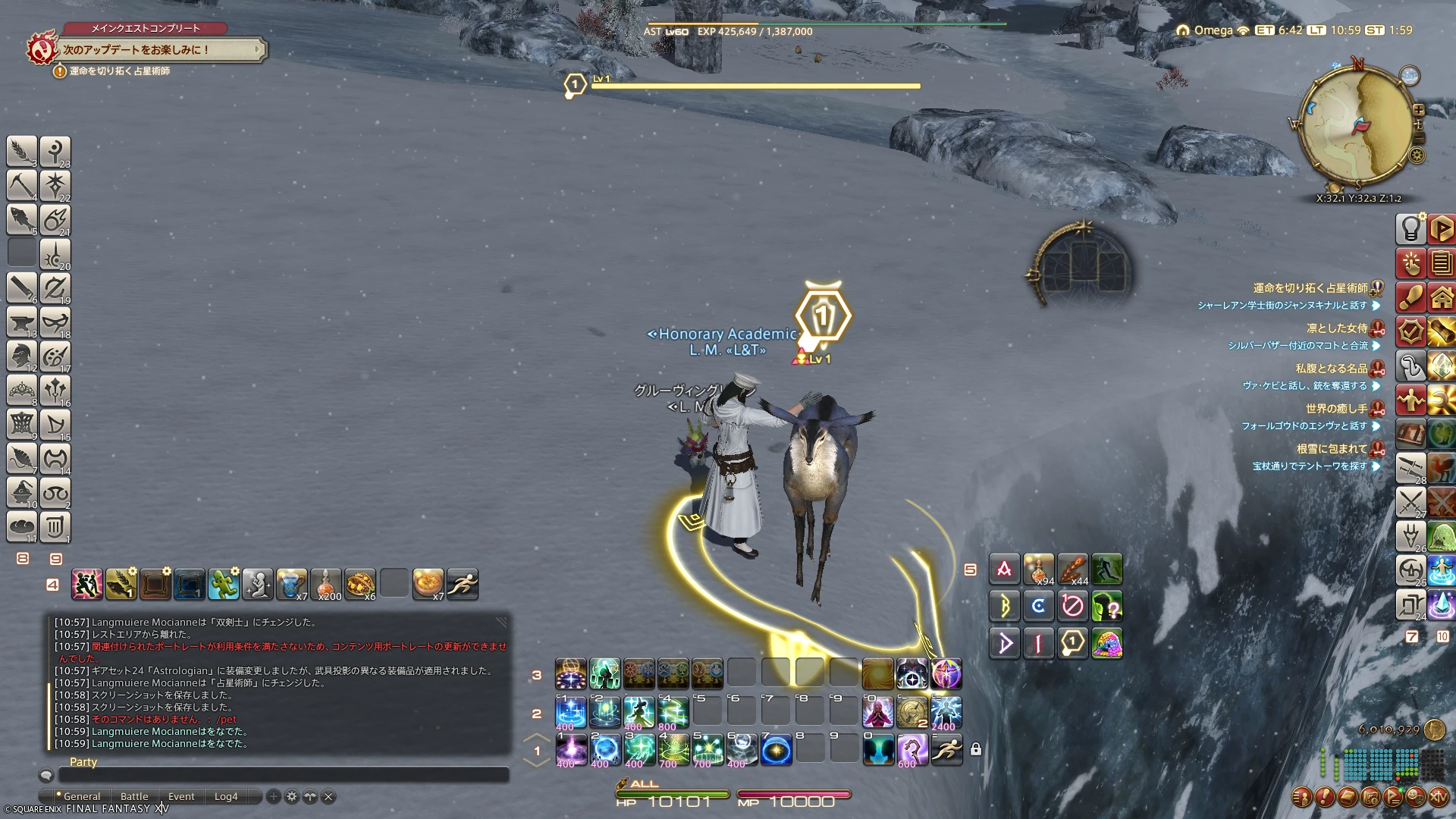Screen dimensions: 1456x819
Task: Use the Sprint running-figure action by the lock
Action: 946,750
